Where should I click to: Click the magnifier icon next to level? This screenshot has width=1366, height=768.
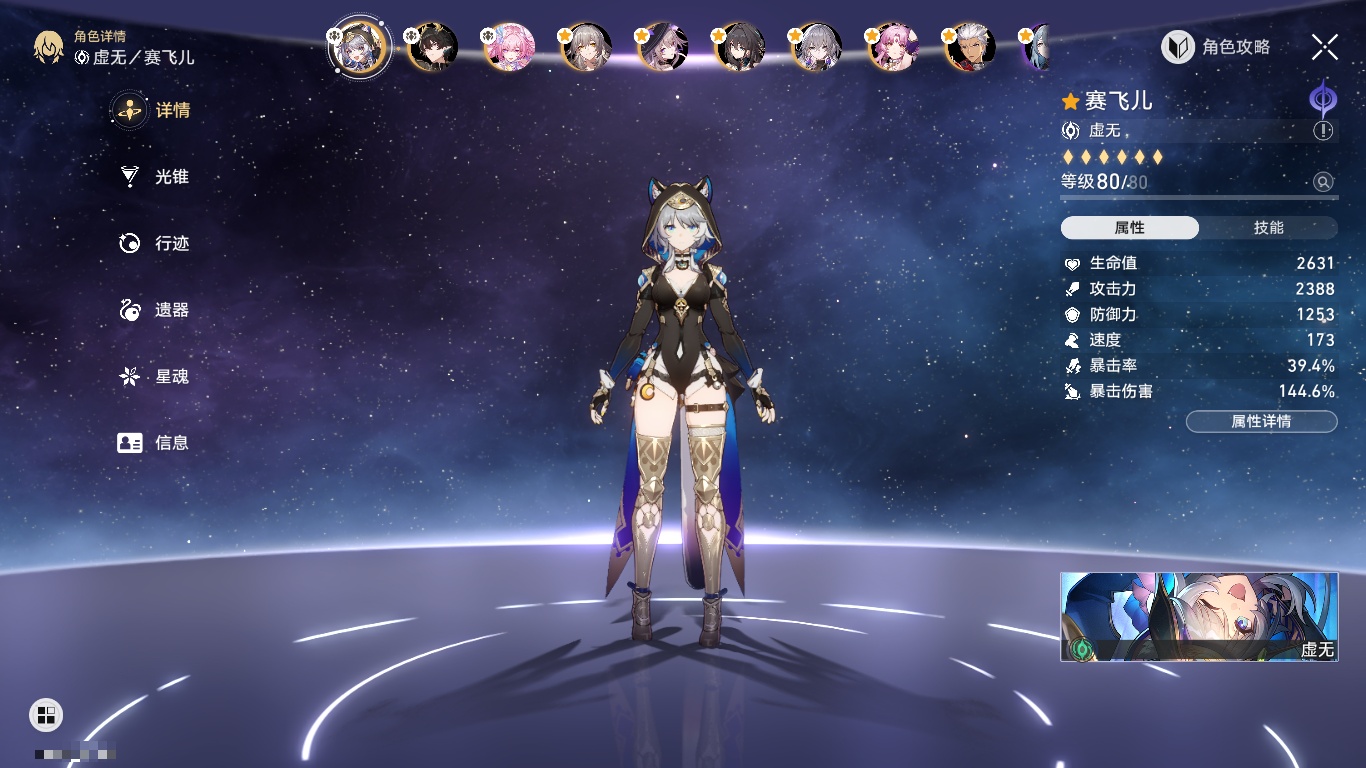tap(1323, 182)
